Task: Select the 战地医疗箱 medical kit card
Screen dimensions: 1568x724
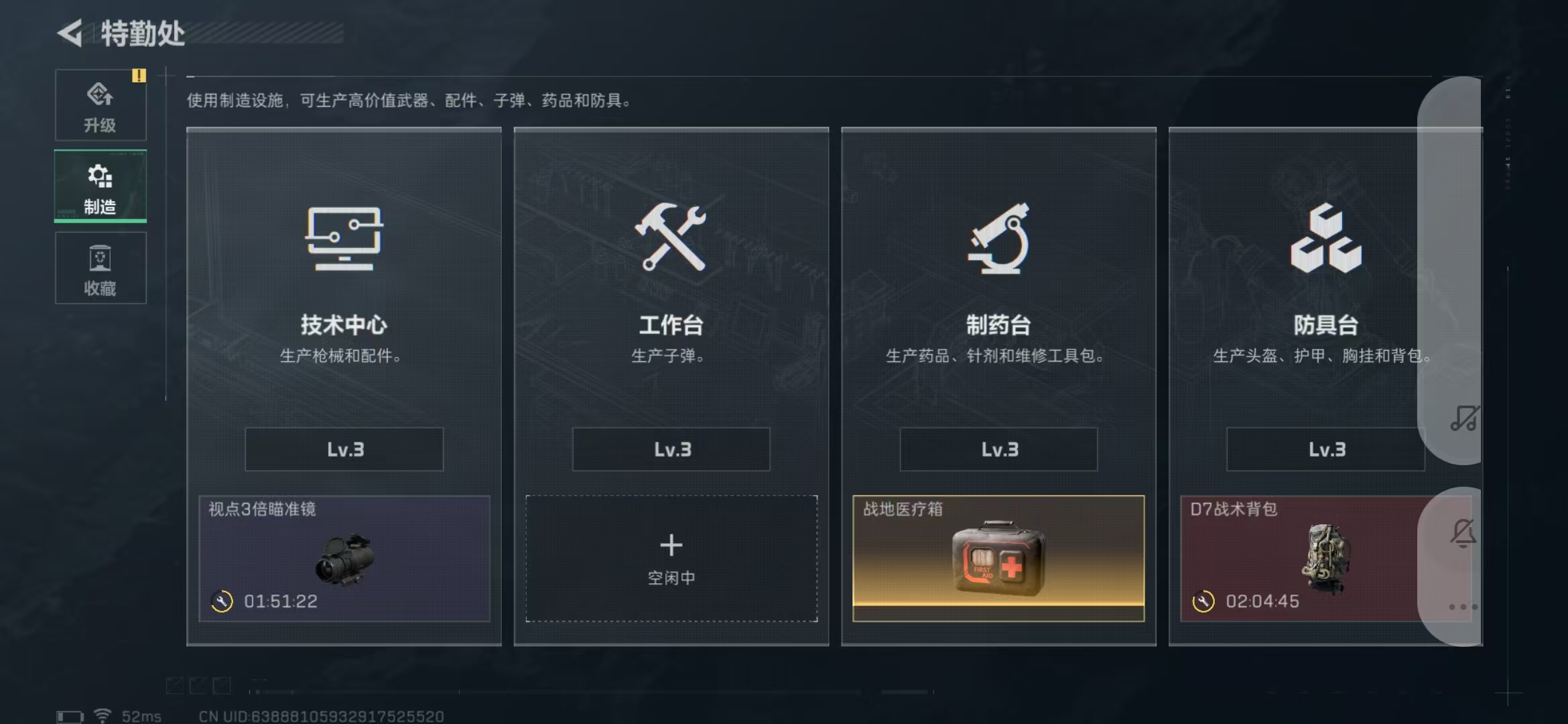Action: [998, 558]
